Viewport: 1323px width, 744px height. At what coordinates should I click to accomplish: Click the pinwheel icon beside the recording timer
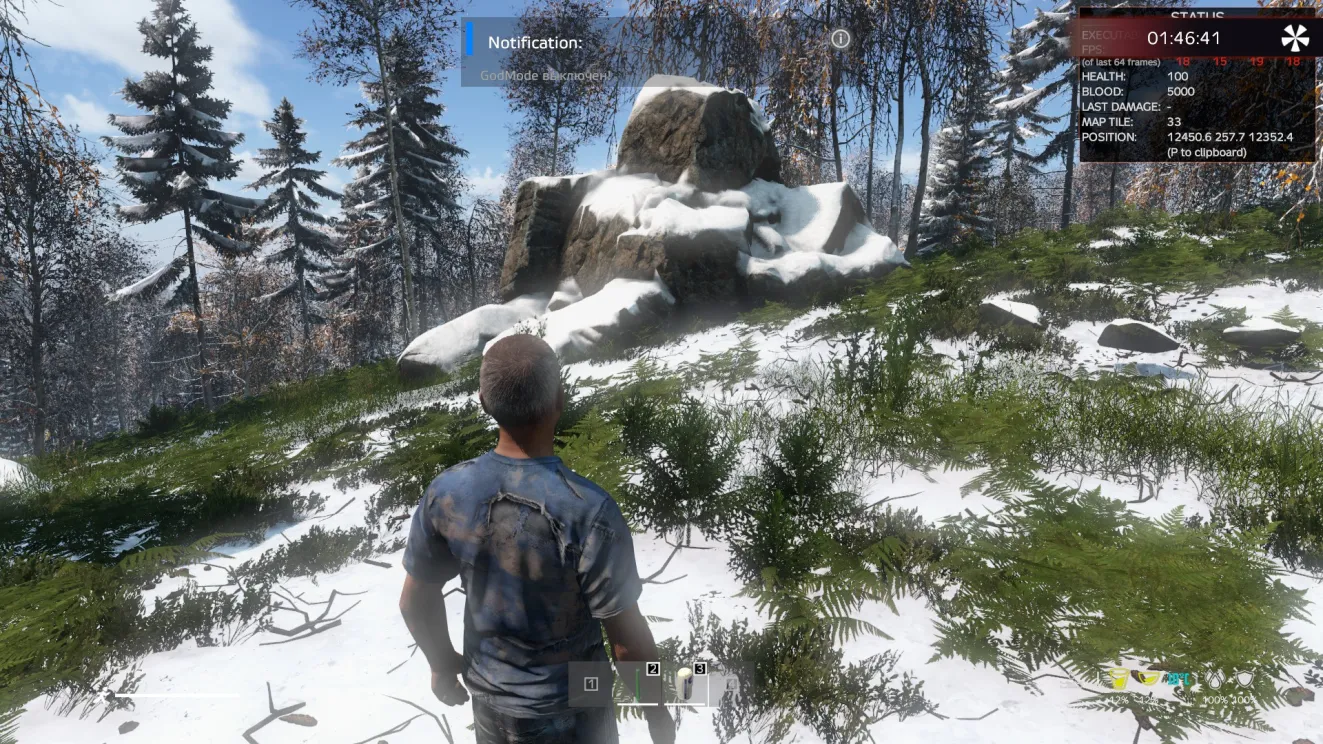pos(1294,39)
